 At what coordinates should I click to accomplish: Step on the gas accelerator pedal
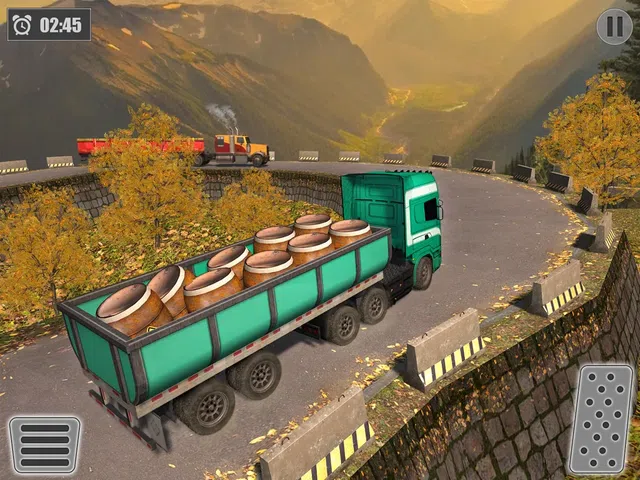(x=600, y=418)
